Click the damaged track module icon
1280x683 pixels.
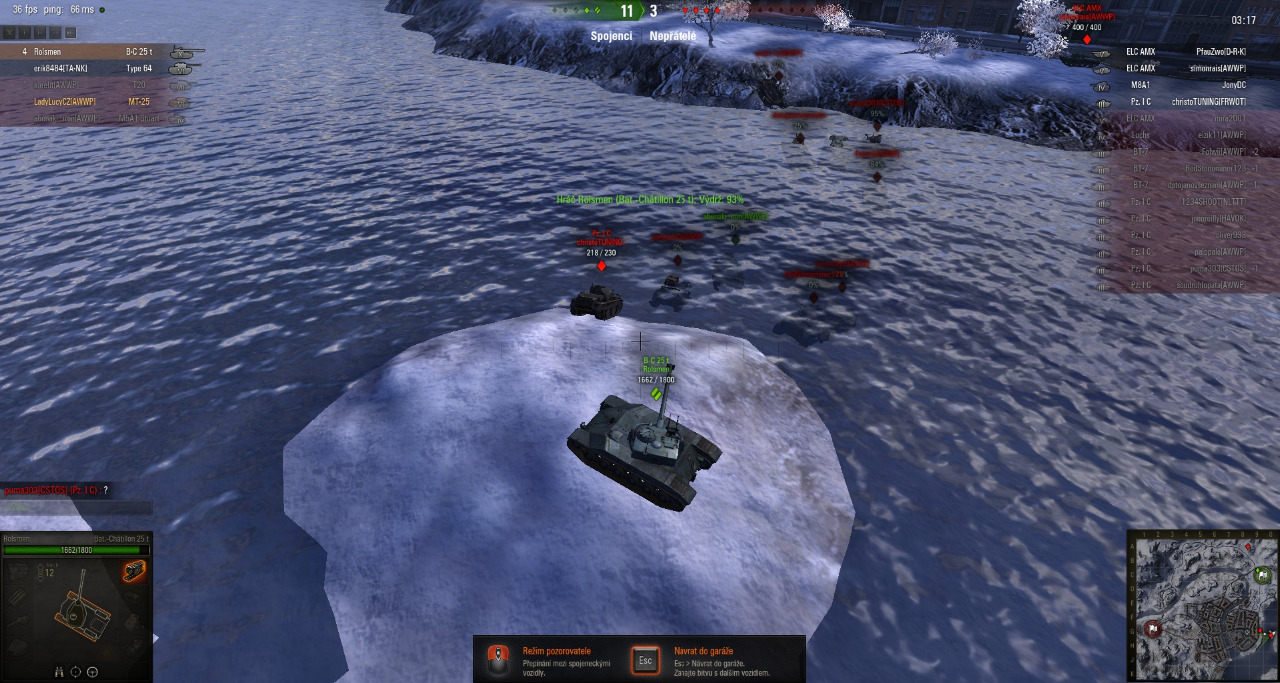(133, 571)
